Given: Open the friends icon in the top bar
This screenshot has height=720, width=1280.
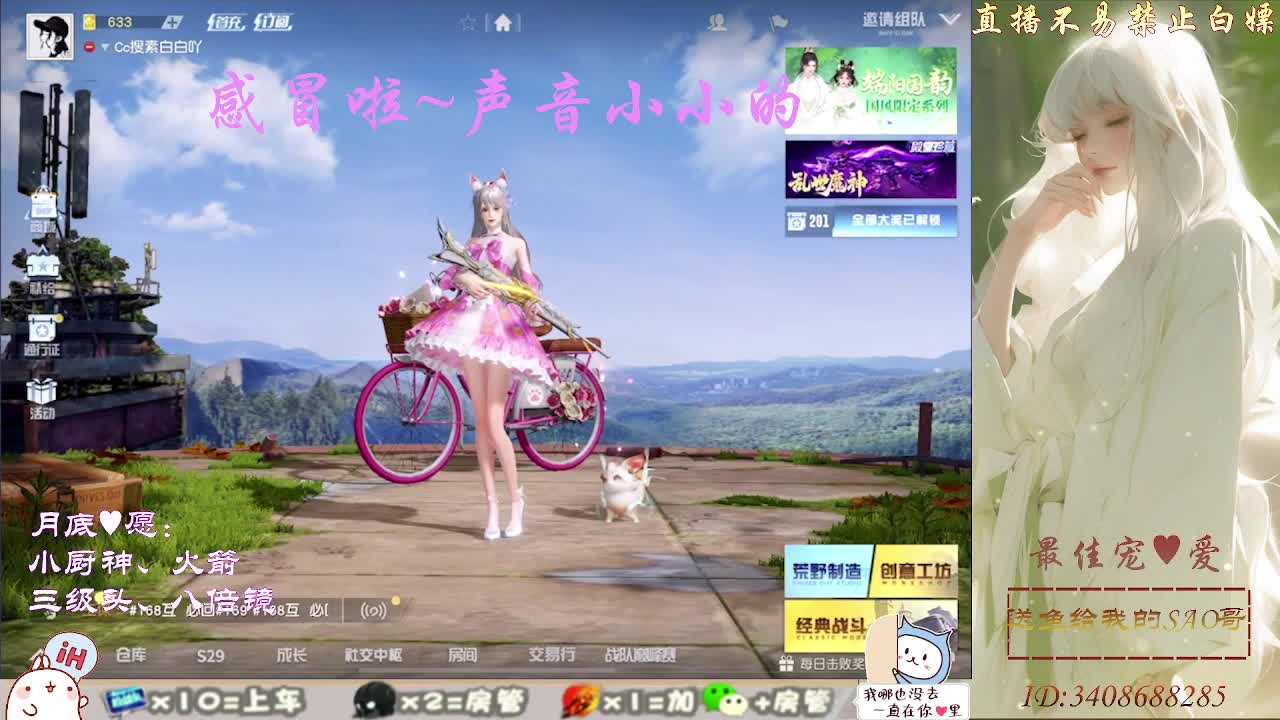Looking at the screenshot, I should pyautogui.click(x=717, y=23).
